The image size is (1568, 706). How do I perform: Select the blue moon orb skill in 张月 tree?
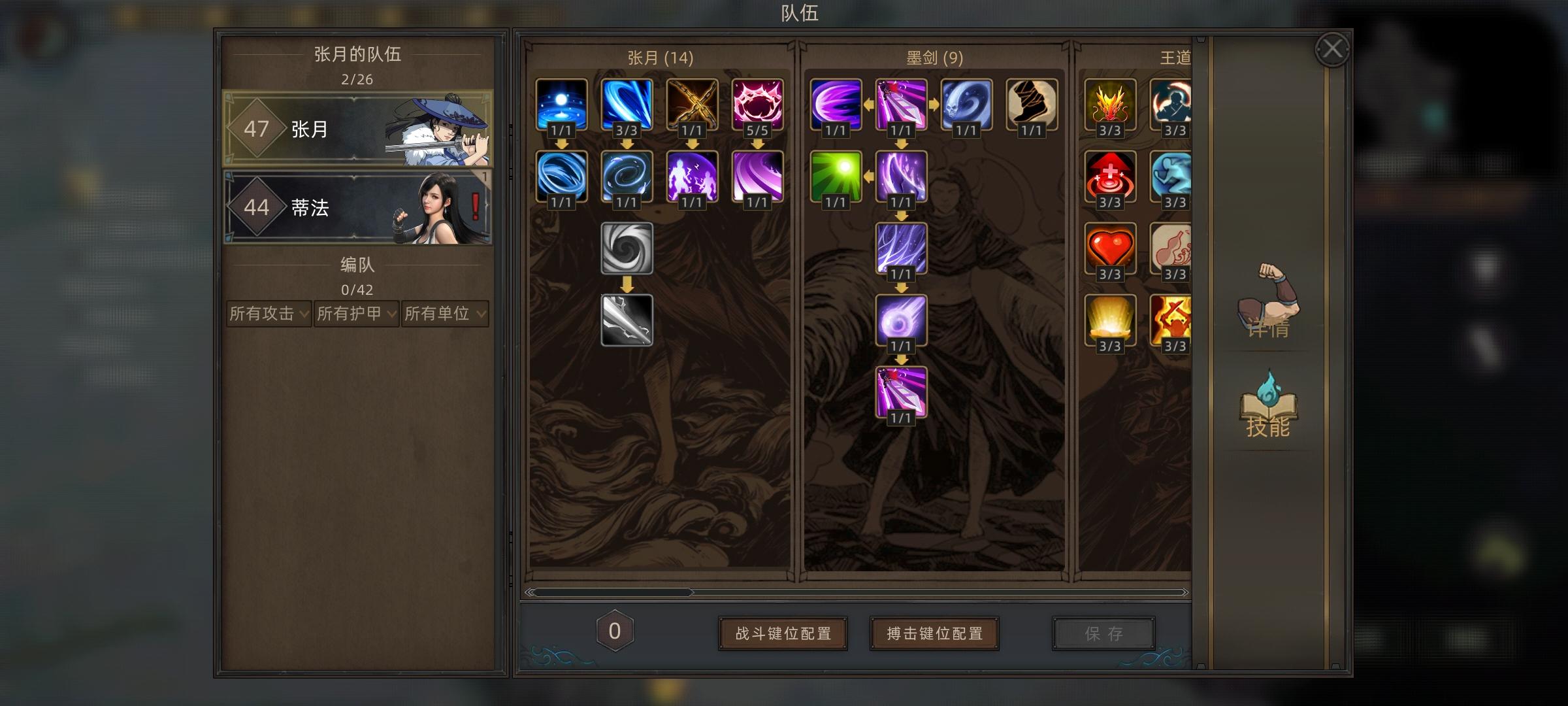tap(561, 105)
